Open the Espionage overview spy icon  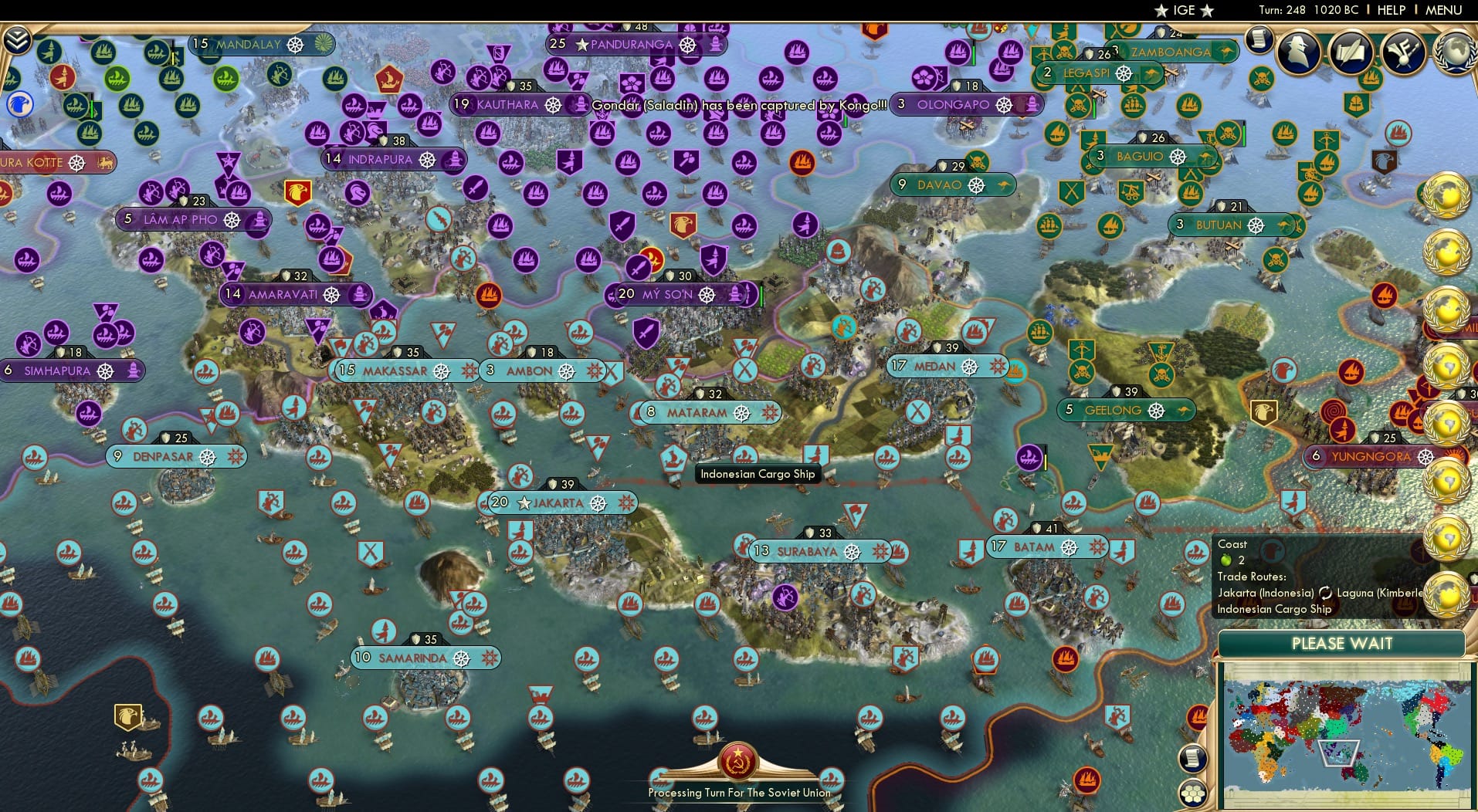point(1298,52)
